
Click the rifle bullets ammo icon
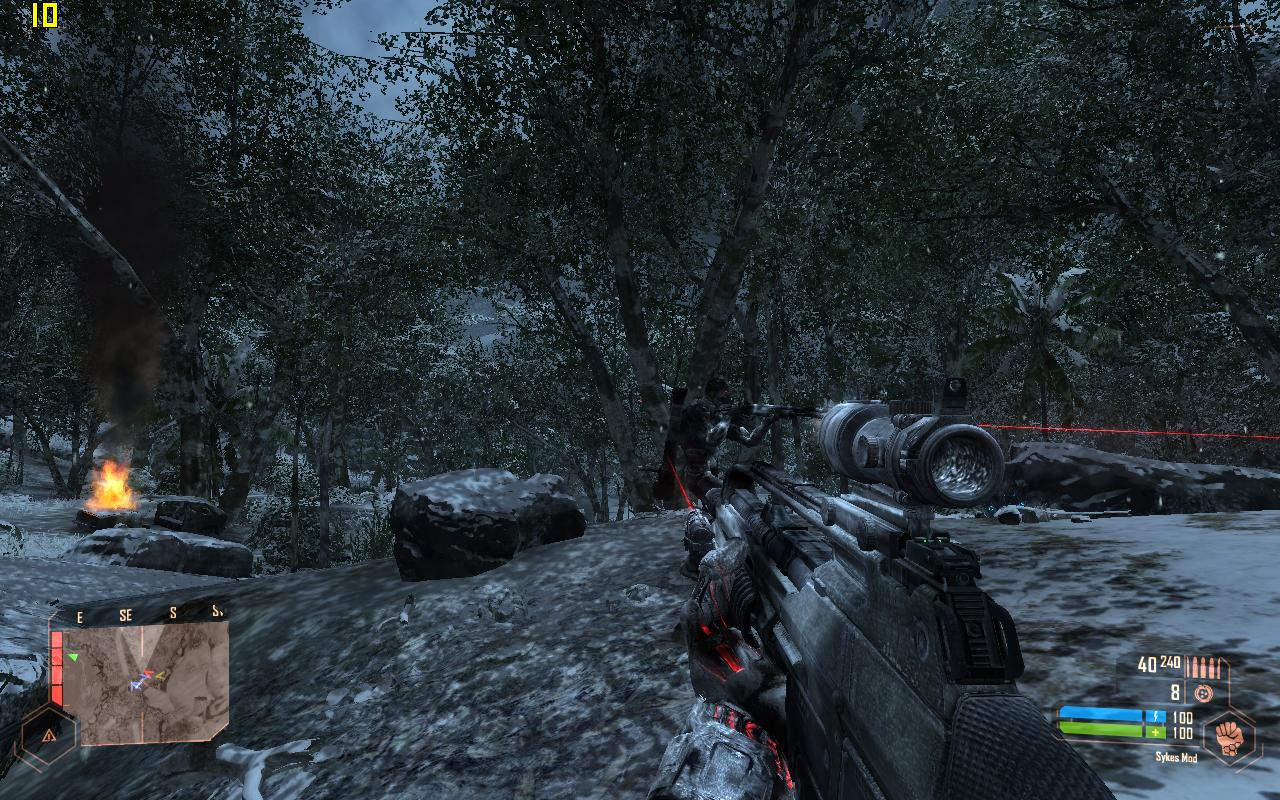[1203, 667]
